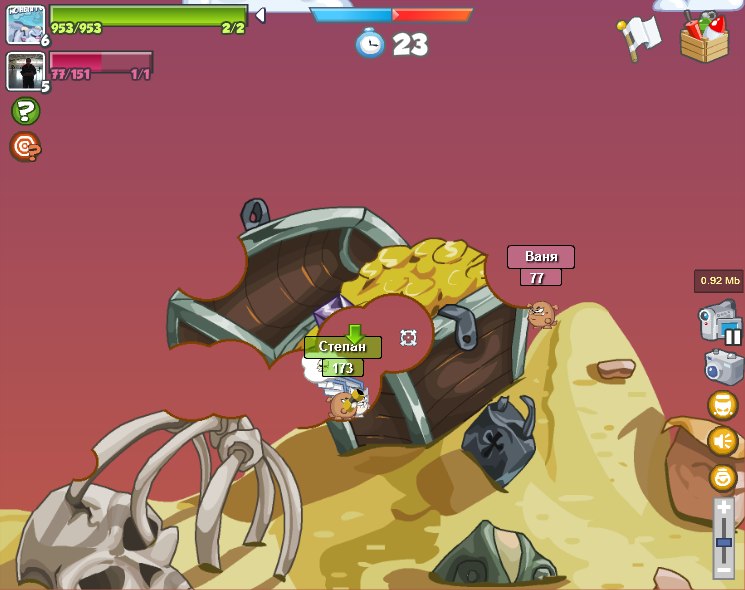Open the weapons crate inventory
Screen dimensions: 745x590
[x=704, y=38]
